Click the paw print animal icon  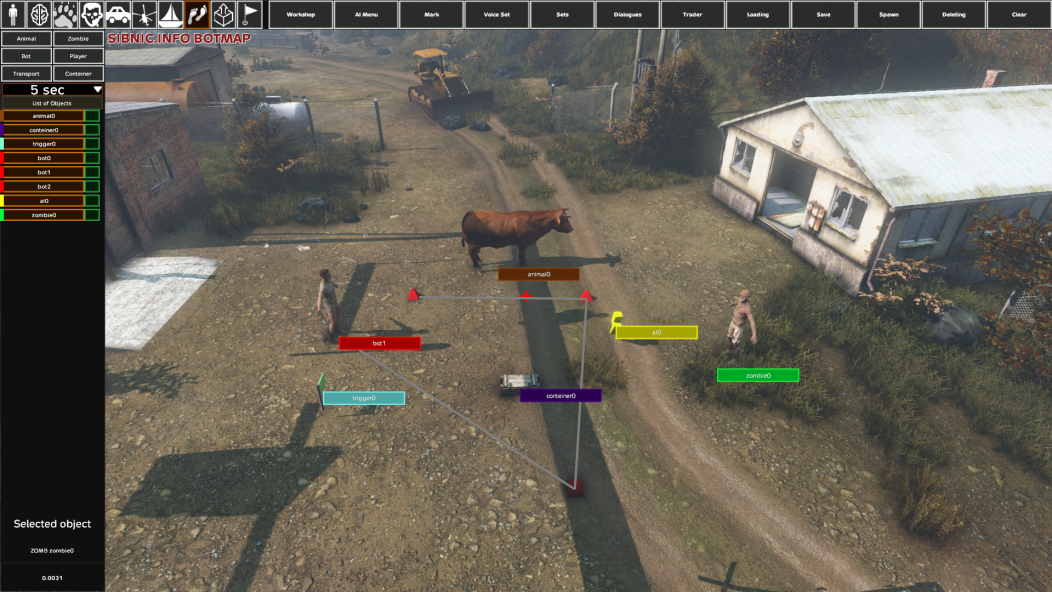click(x=66, y=14)
